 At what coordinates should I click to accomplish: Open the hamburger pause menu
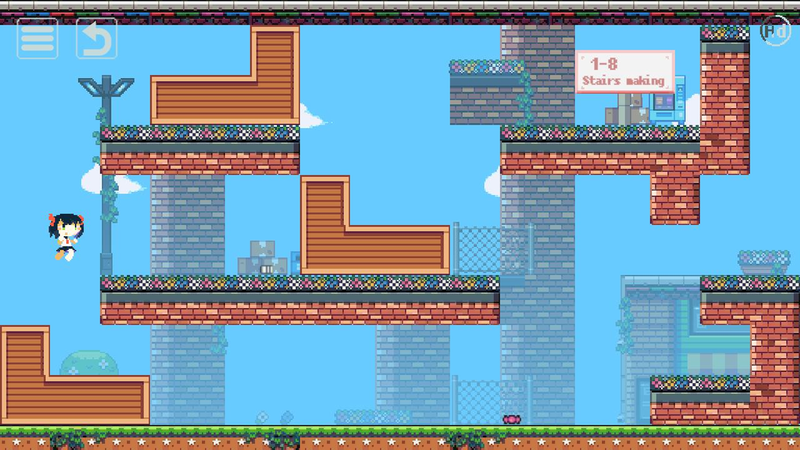pos(37,38)
